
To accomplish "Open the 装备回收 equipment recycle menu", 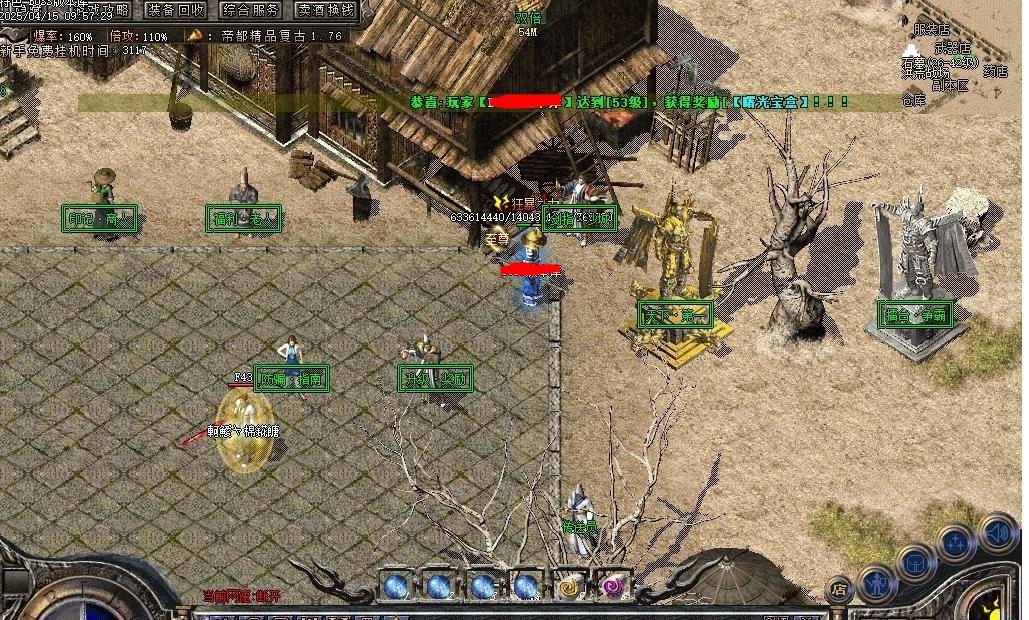I will tap(176, 10).
